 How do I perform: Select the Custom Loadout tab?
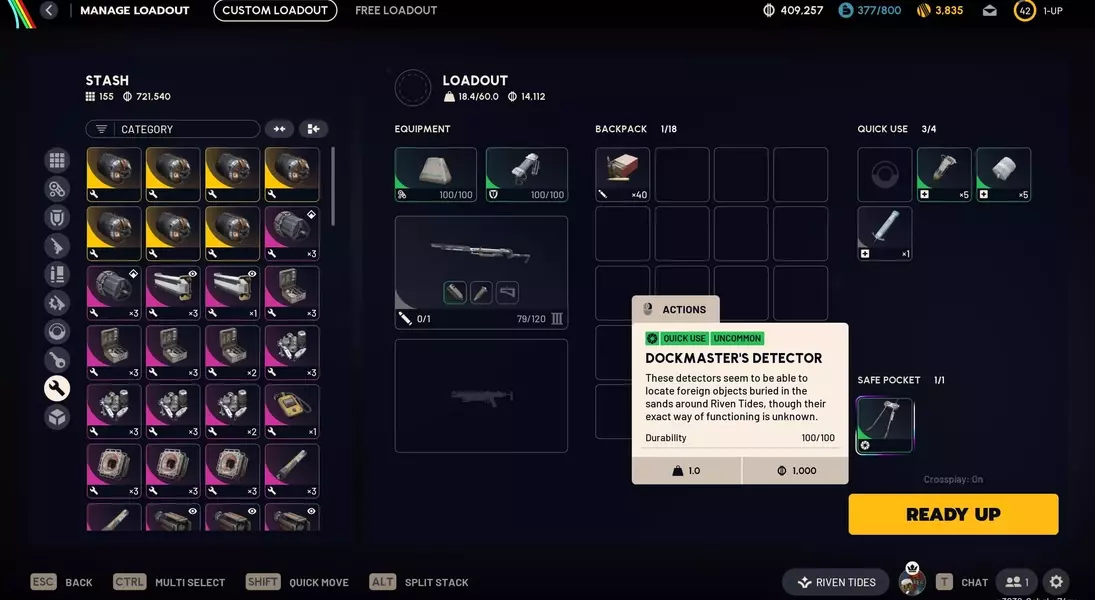click(x=275, y=11)
